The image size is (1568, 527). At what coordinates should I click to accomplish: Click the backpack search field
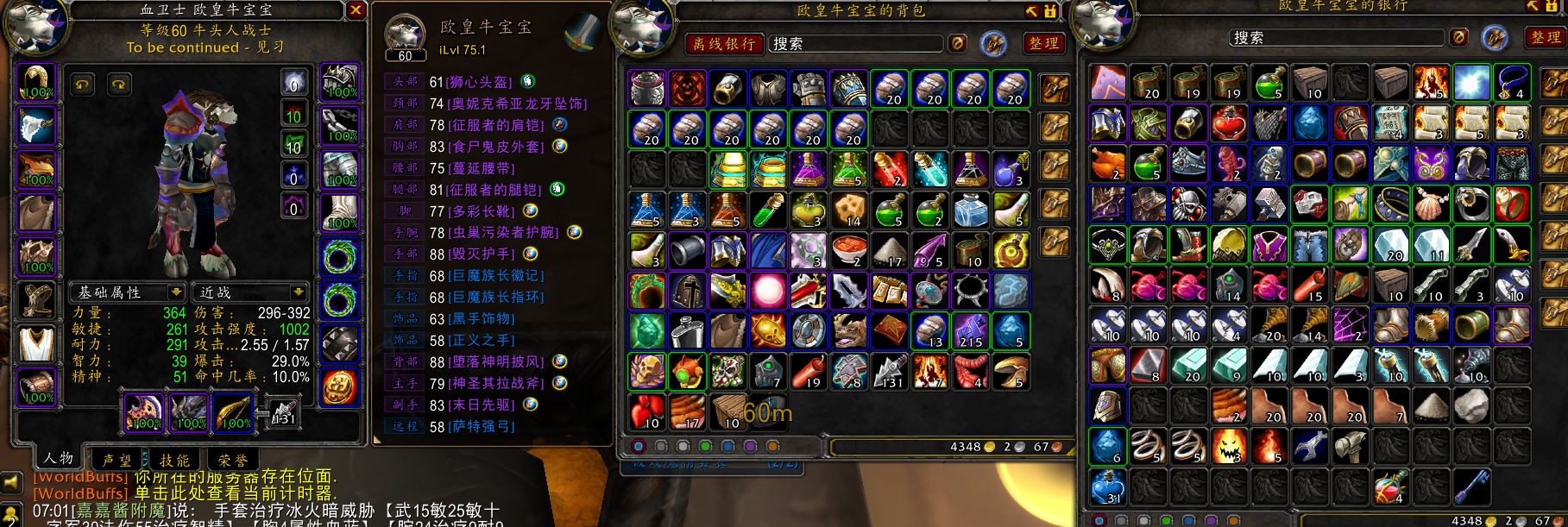(x=856, y=43)
